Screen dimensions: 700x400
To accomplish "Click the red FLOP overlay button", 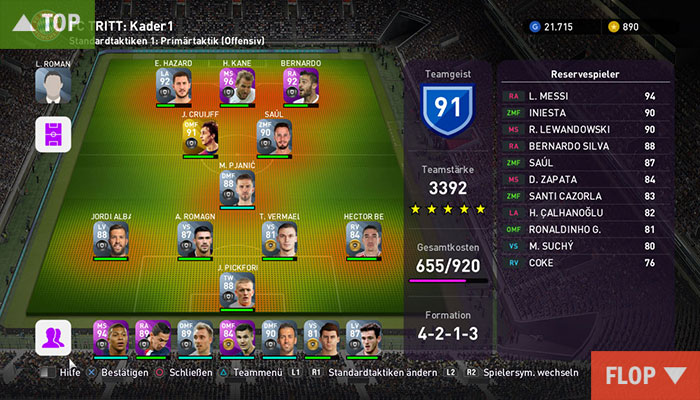I will [x=644, y=376].
